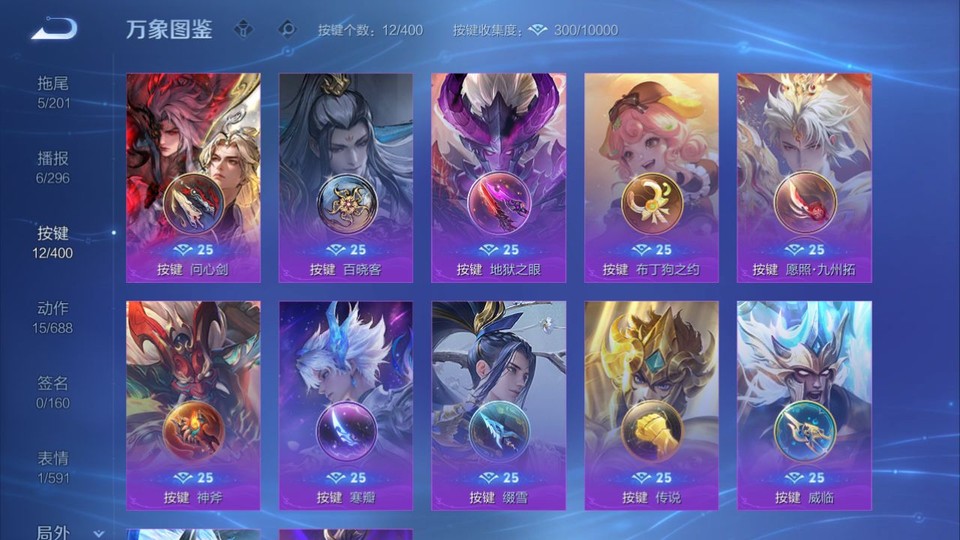Select the 问心剑 button skin card

[x=193, y=178]
